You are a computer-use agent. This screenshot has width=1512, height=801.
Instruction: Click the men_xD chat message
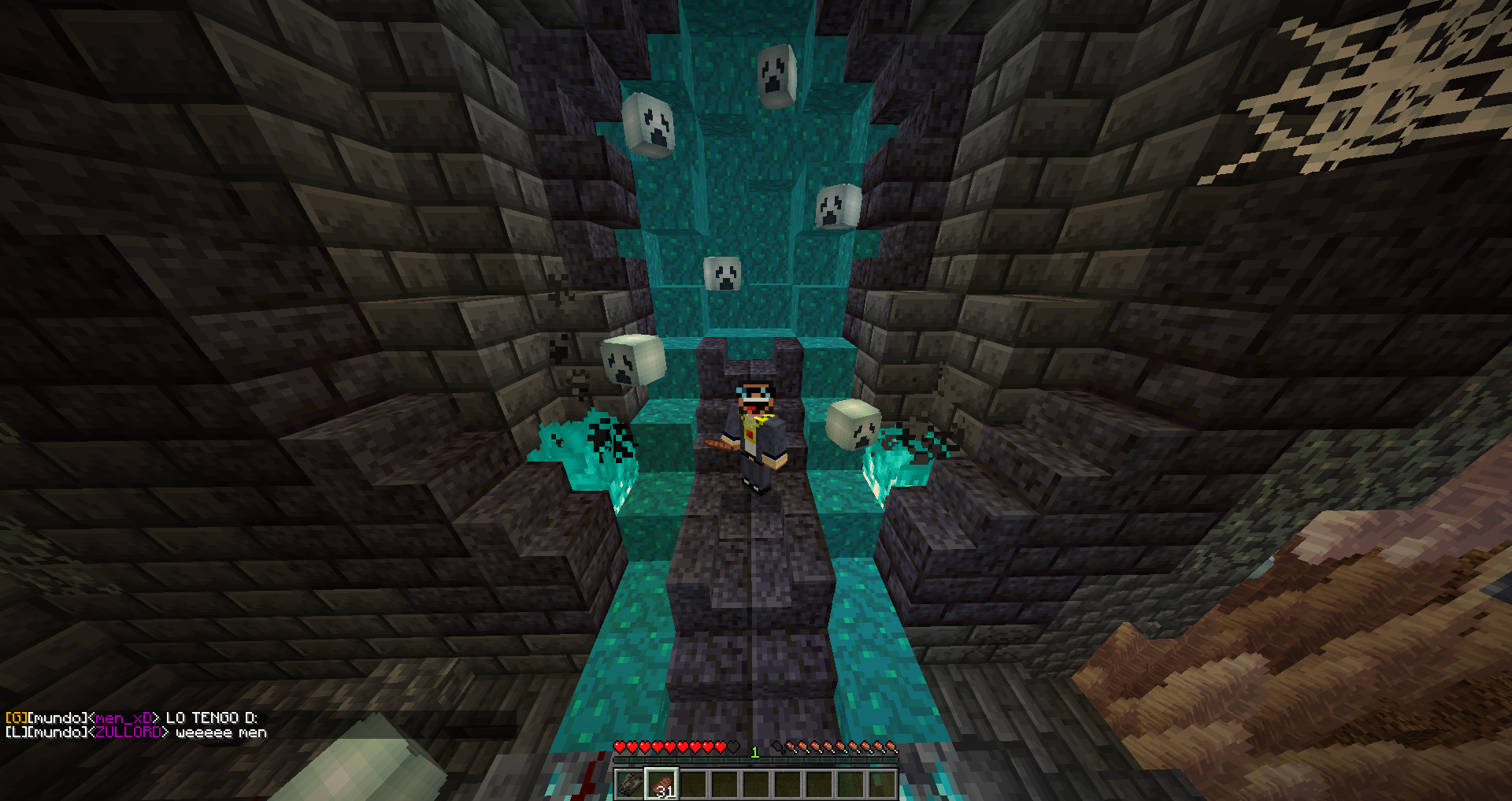[x=132, y=718]
